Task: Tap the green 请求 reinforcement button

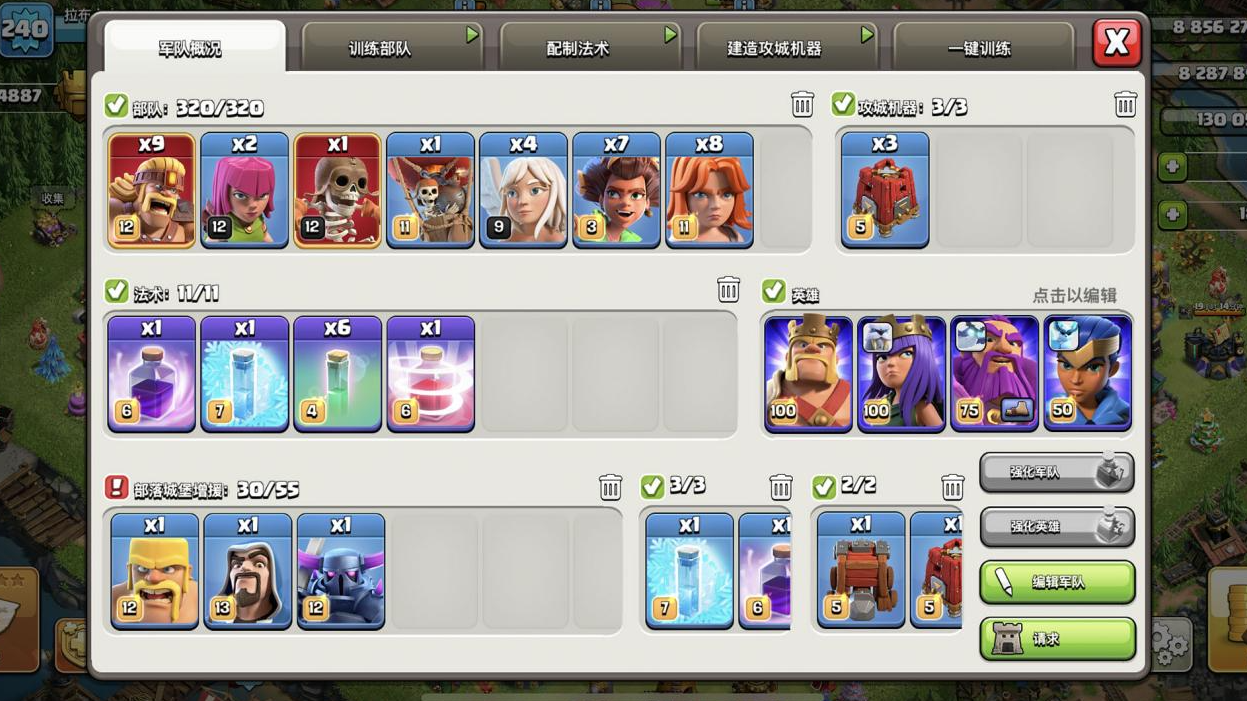Action: pos(1057,639)
